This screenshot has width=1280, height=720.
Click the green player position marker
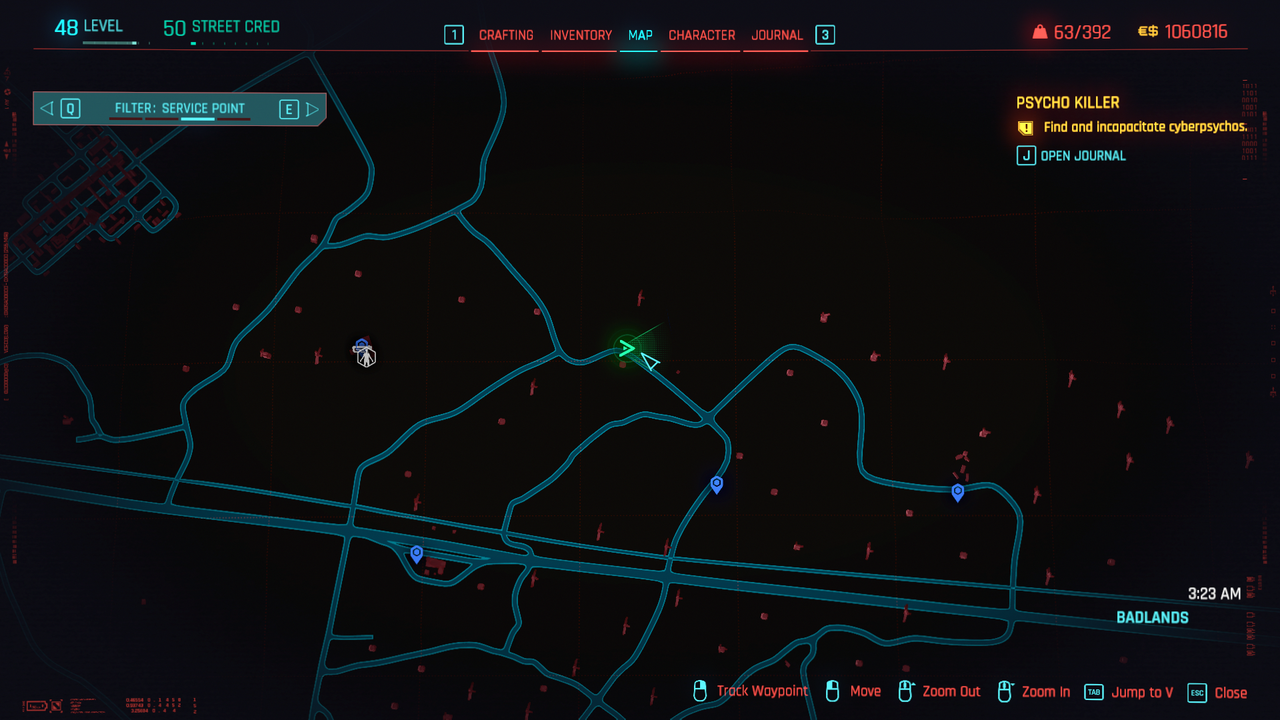pyautogui.click(x=627, y=348)
